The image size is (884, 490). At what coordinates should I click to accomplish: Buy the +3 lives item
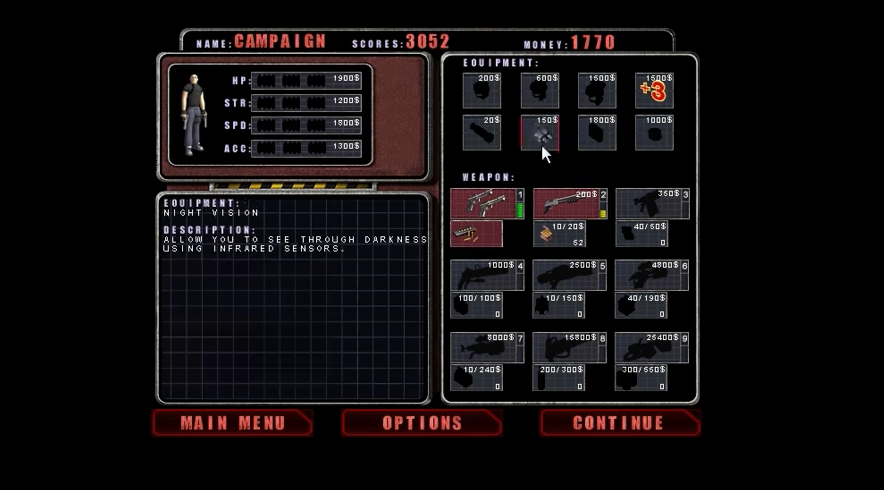click(654, 90)
